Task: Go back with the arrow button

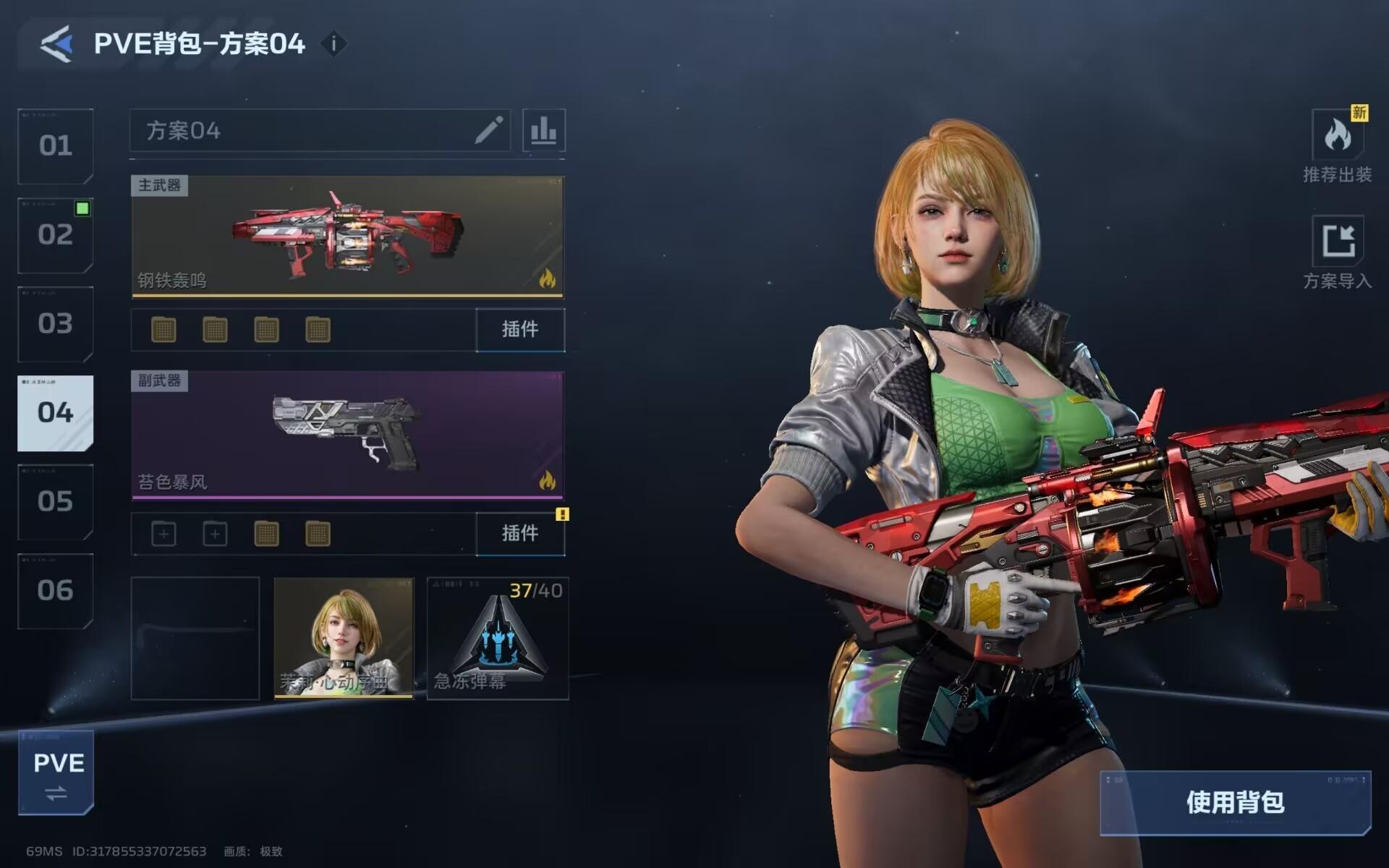Action: pyautogui.click(x=56, y=44)
